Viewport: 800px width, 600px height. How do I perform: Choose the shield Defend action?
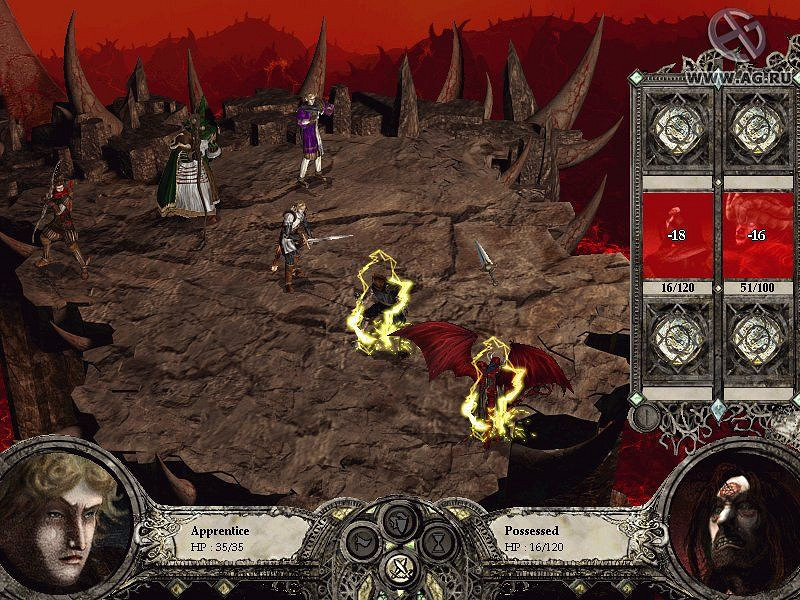click(400, 519)
